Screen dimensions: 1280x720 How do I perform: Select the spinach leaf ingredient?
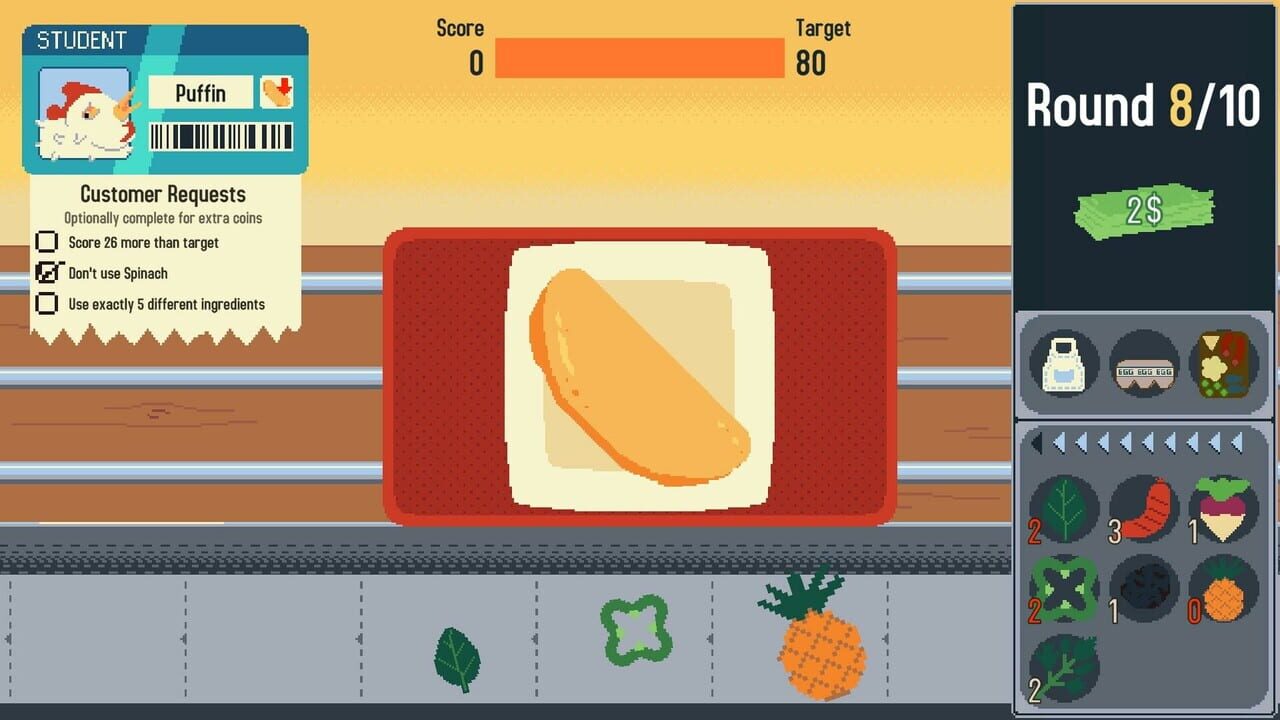coord(1064,508)
